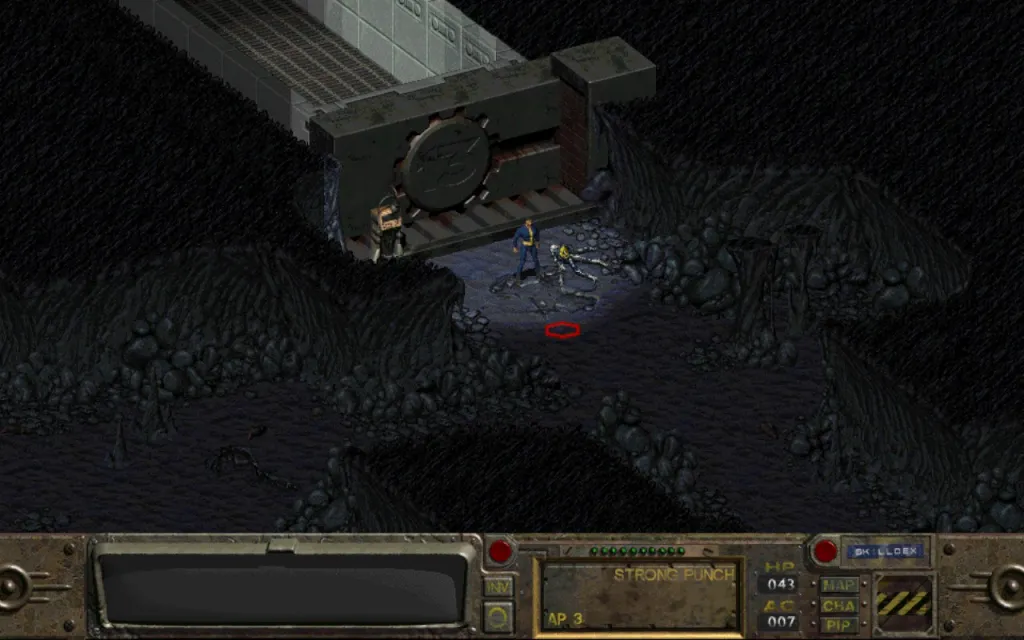Open the inventory with the INV button
The image size is (1024, 640).
click(498, 587)
